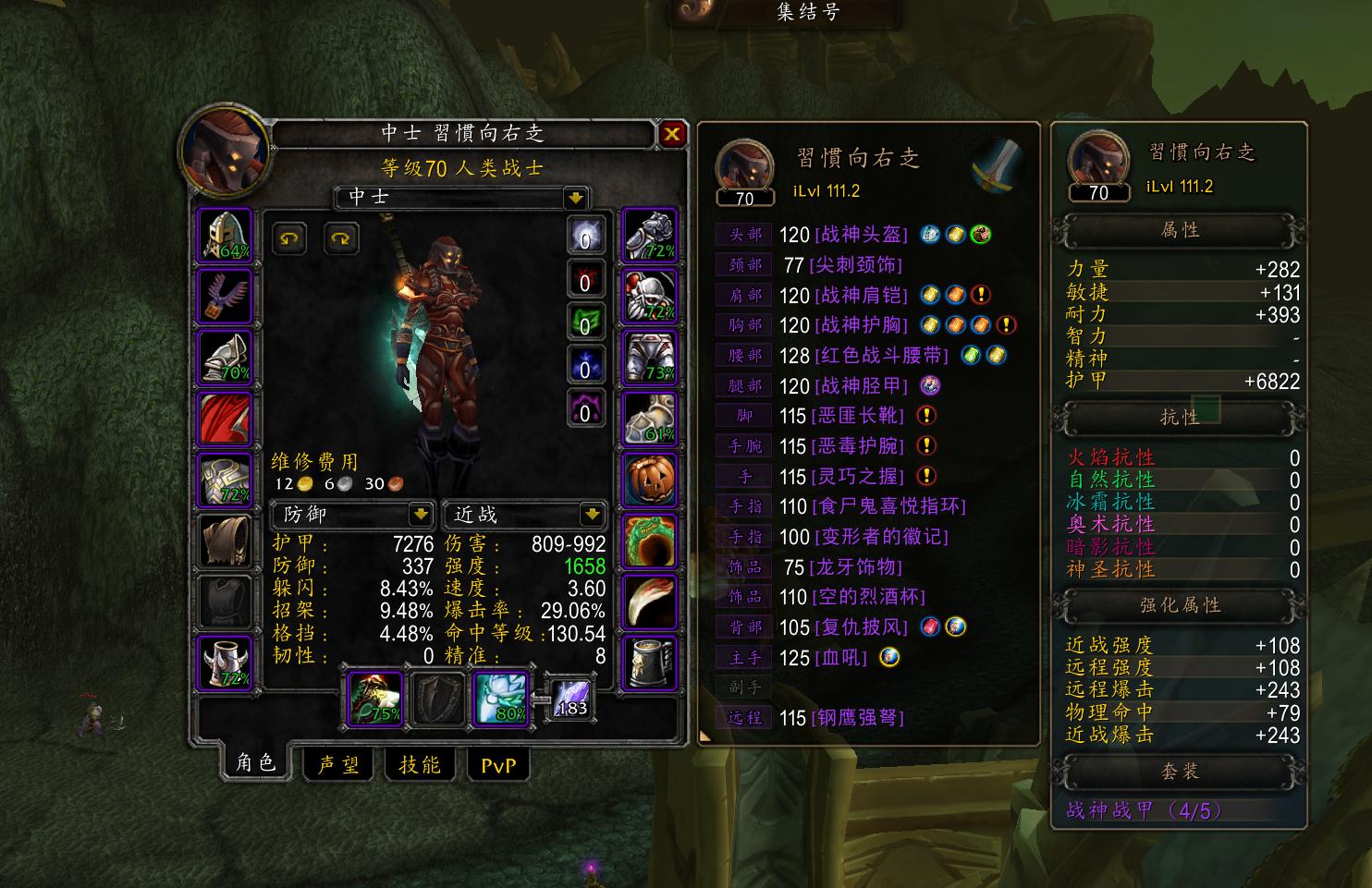Click the meta gem icon next to 血吼
This screenshot has height=888, width=1372.
pos(889,658)
